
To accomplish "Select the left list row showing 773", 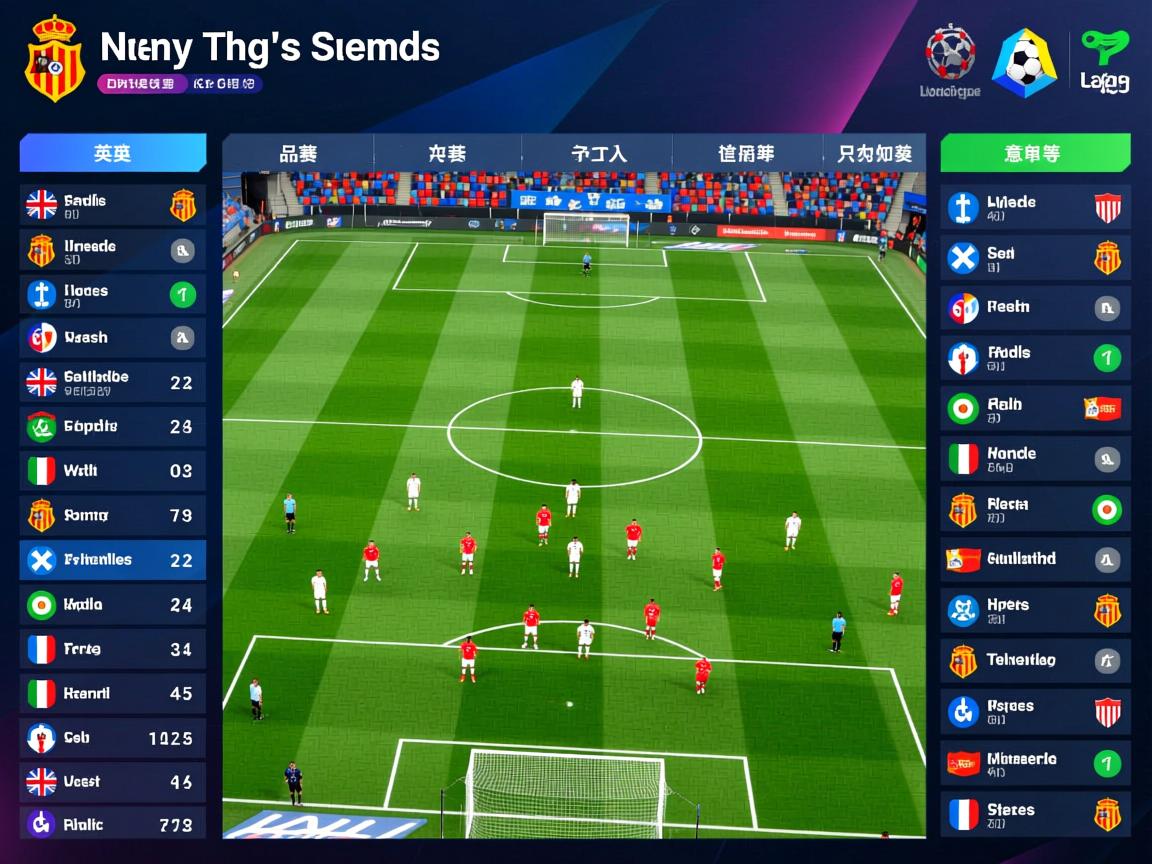I will [x=112, y=825].
